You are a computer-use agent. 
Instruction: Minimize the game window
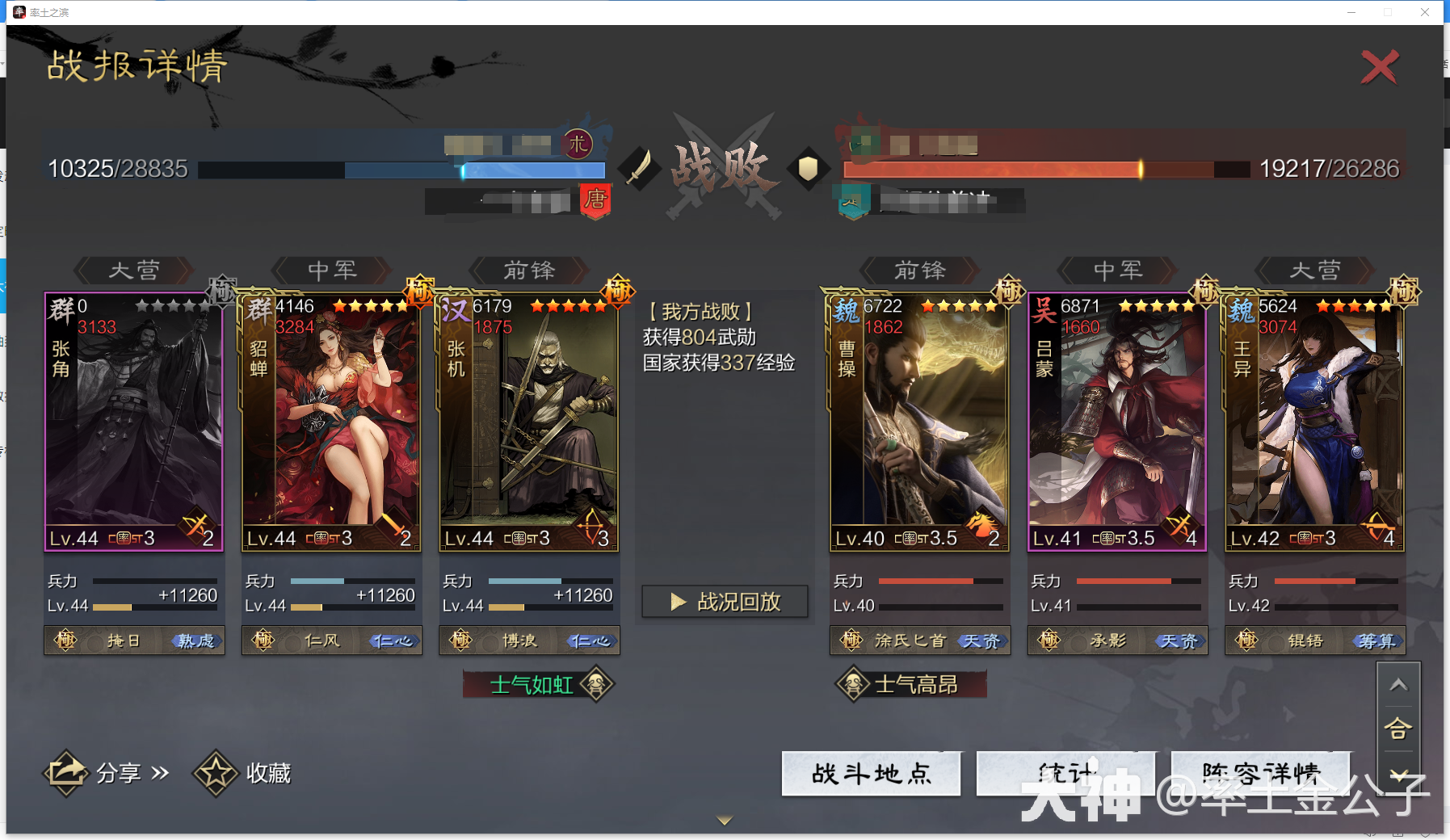pos(1351,12)
